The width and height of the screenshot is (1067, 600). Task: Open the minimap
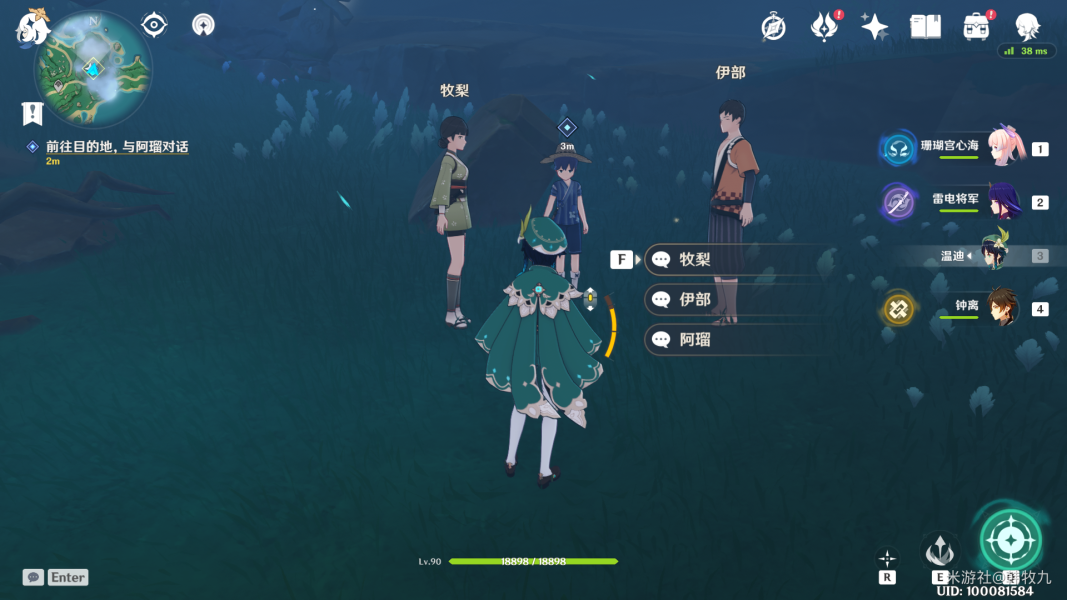pos(93,69)
